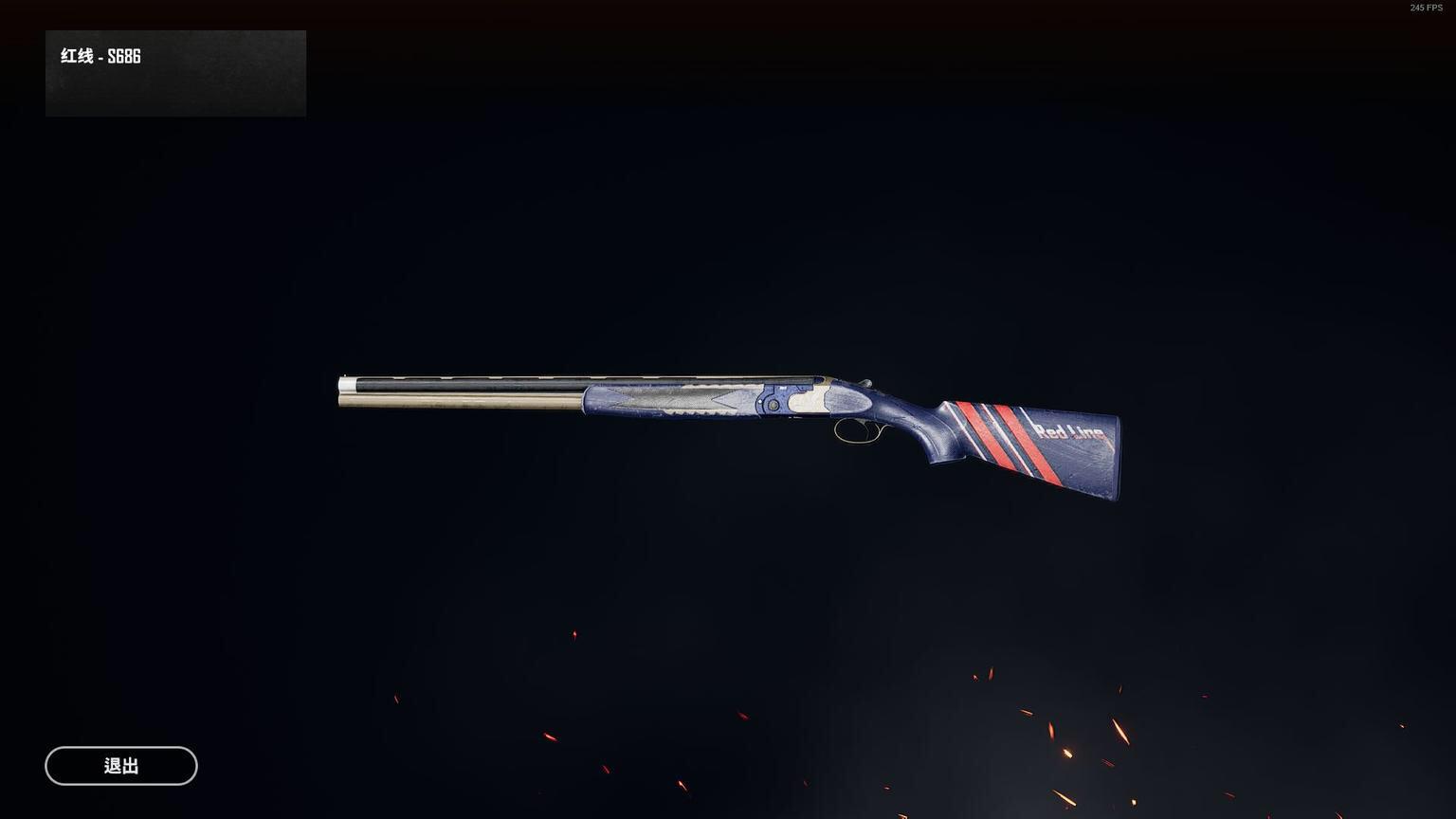Image resolution: width=1456 pixels, height=819 pixels.
Task: Click the 退出 exit button
Action: point(121,766)
